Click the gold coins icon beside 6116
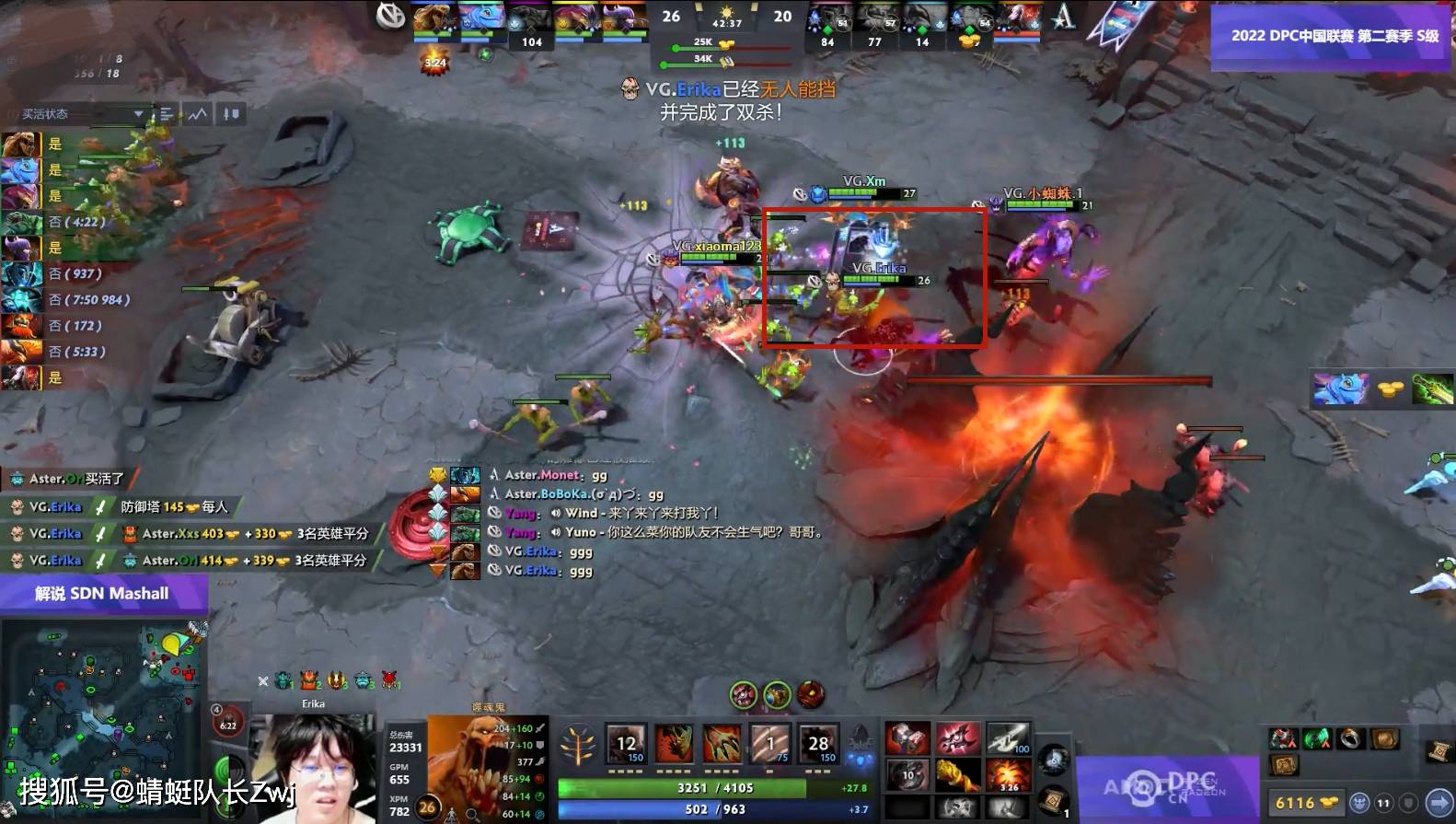Viewport: 1456px width, 824px height. click(1328, 803)
